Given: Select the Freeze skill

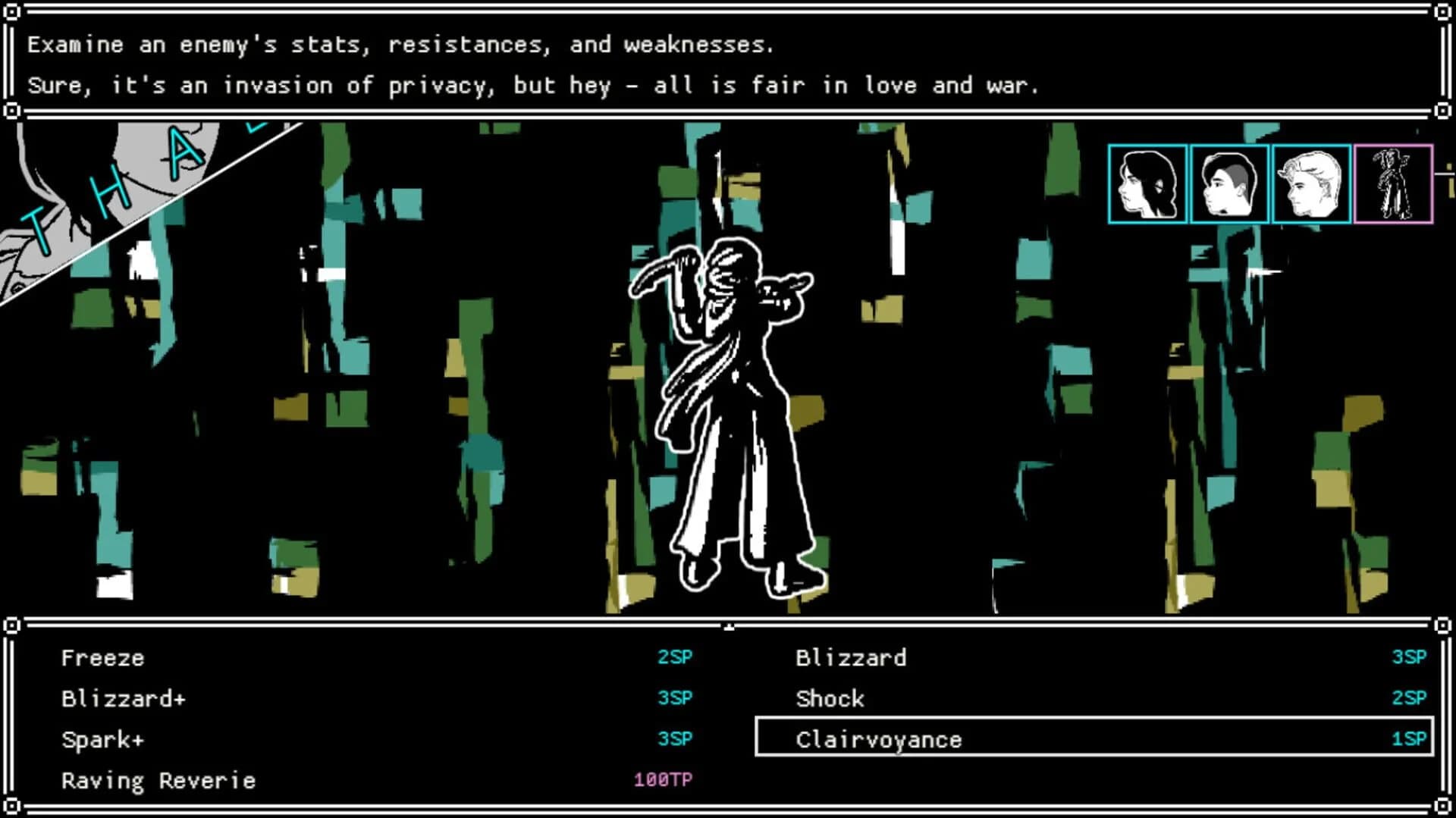Looking at the screenshot, I should [x=102, y=657].
